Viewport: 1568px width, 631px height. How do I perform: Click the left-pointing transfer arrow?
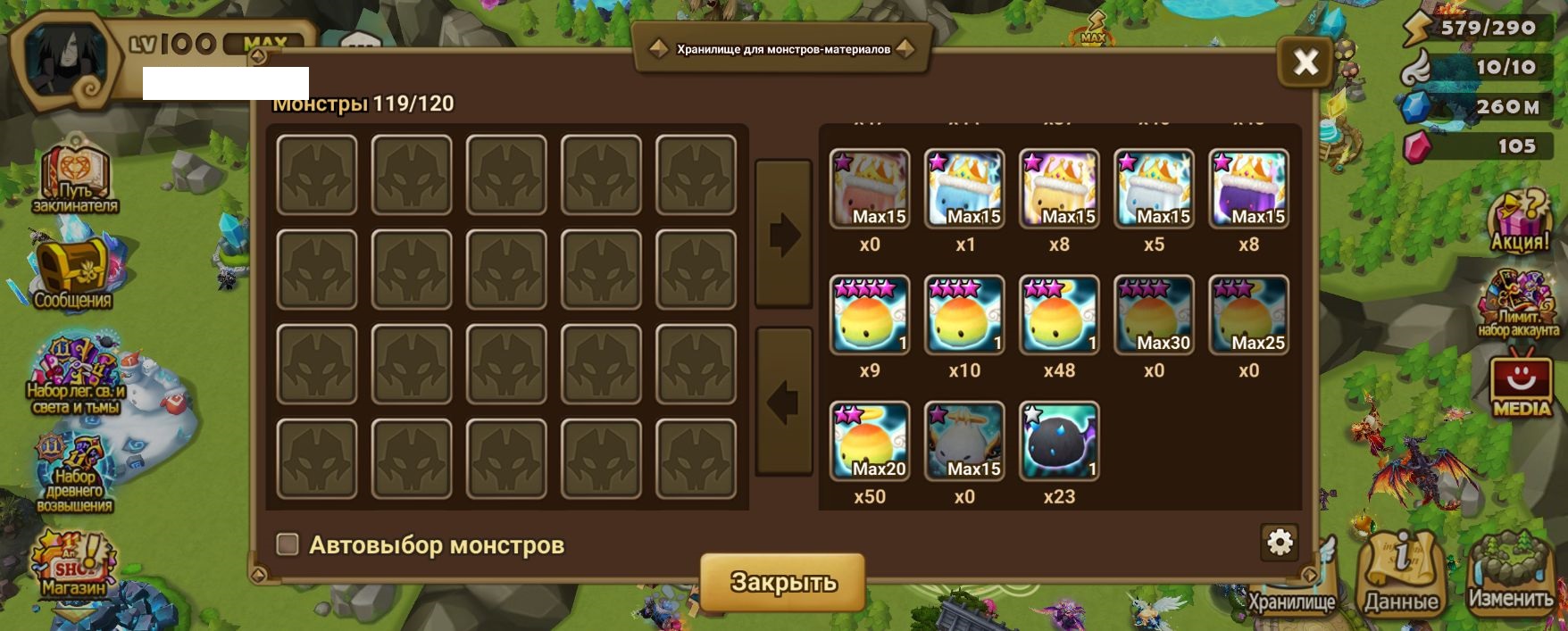783,402
